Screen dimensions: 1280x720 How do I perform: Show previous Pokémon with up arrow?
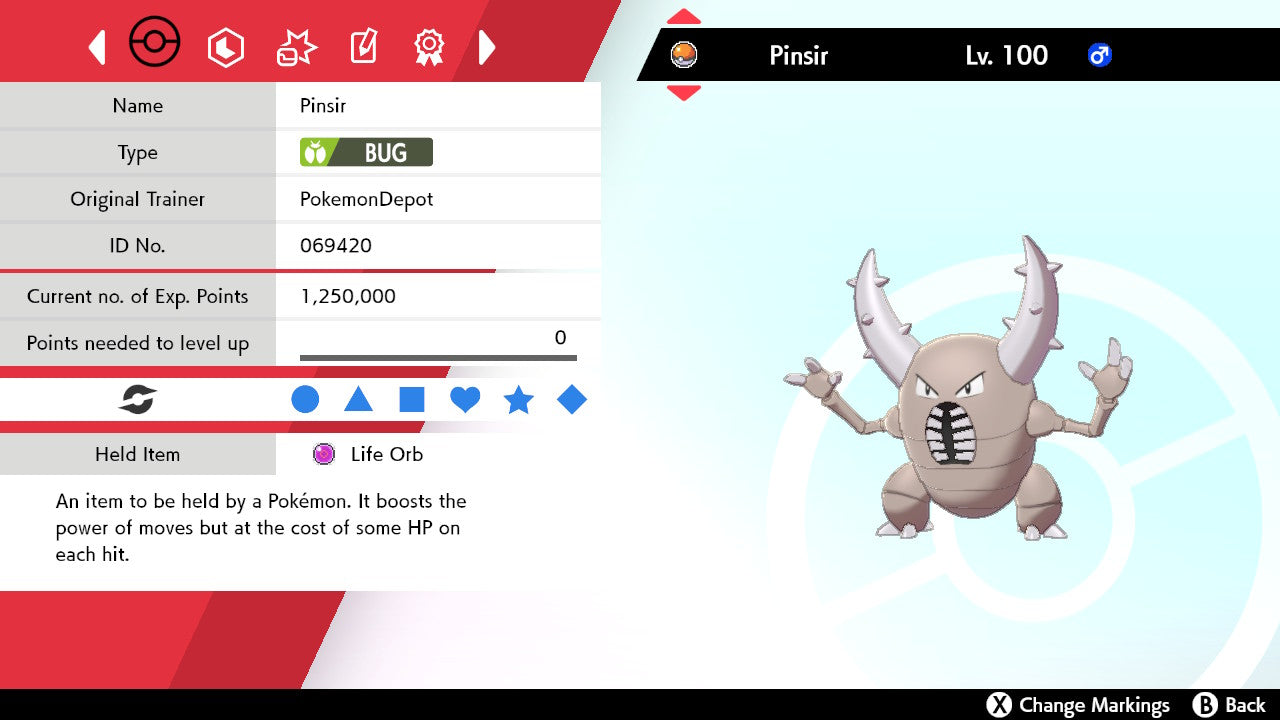[x=684, y=16]
